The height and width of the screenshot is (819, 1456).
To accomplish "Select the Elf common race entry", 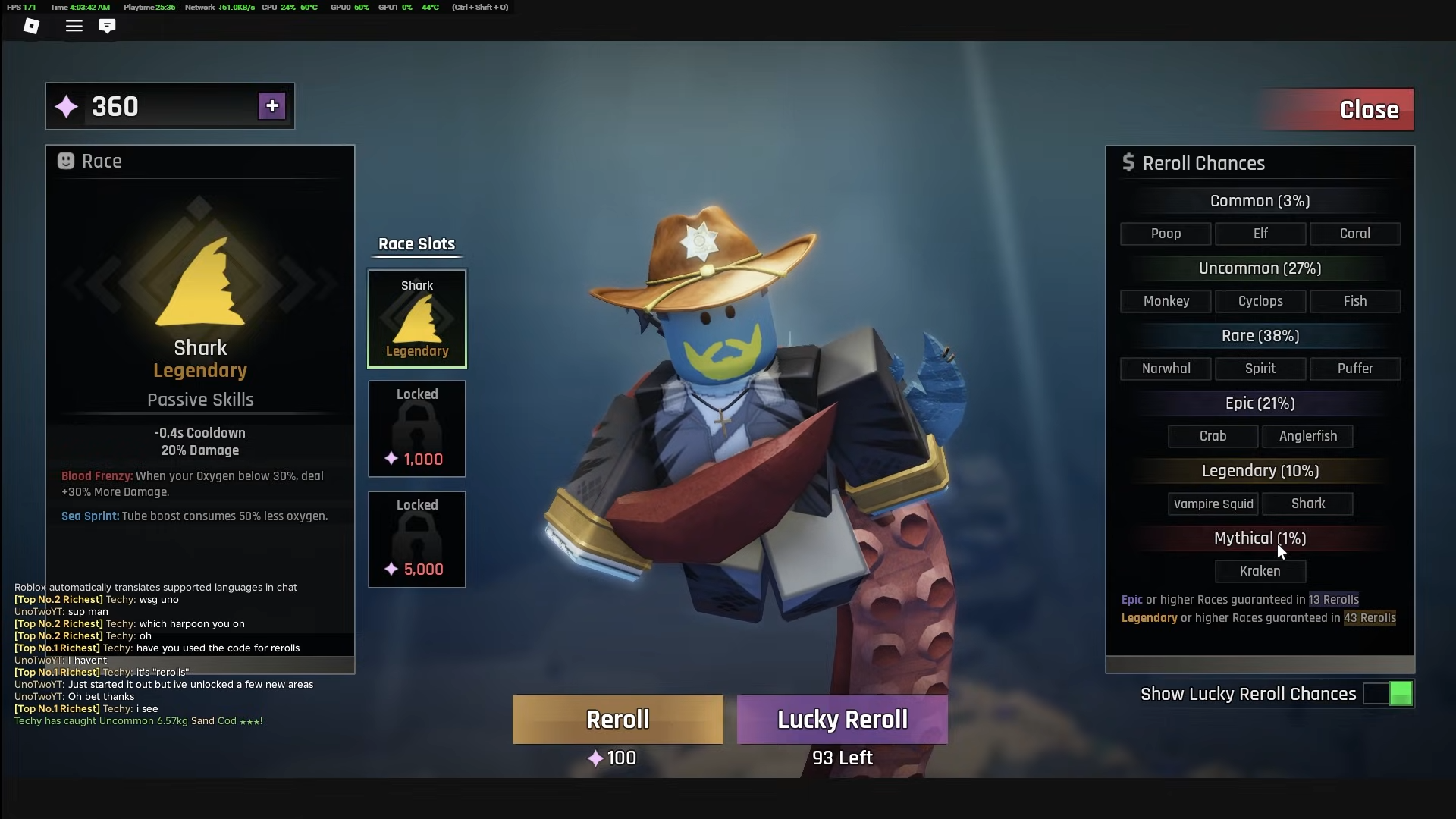I will pos(1260,234).
